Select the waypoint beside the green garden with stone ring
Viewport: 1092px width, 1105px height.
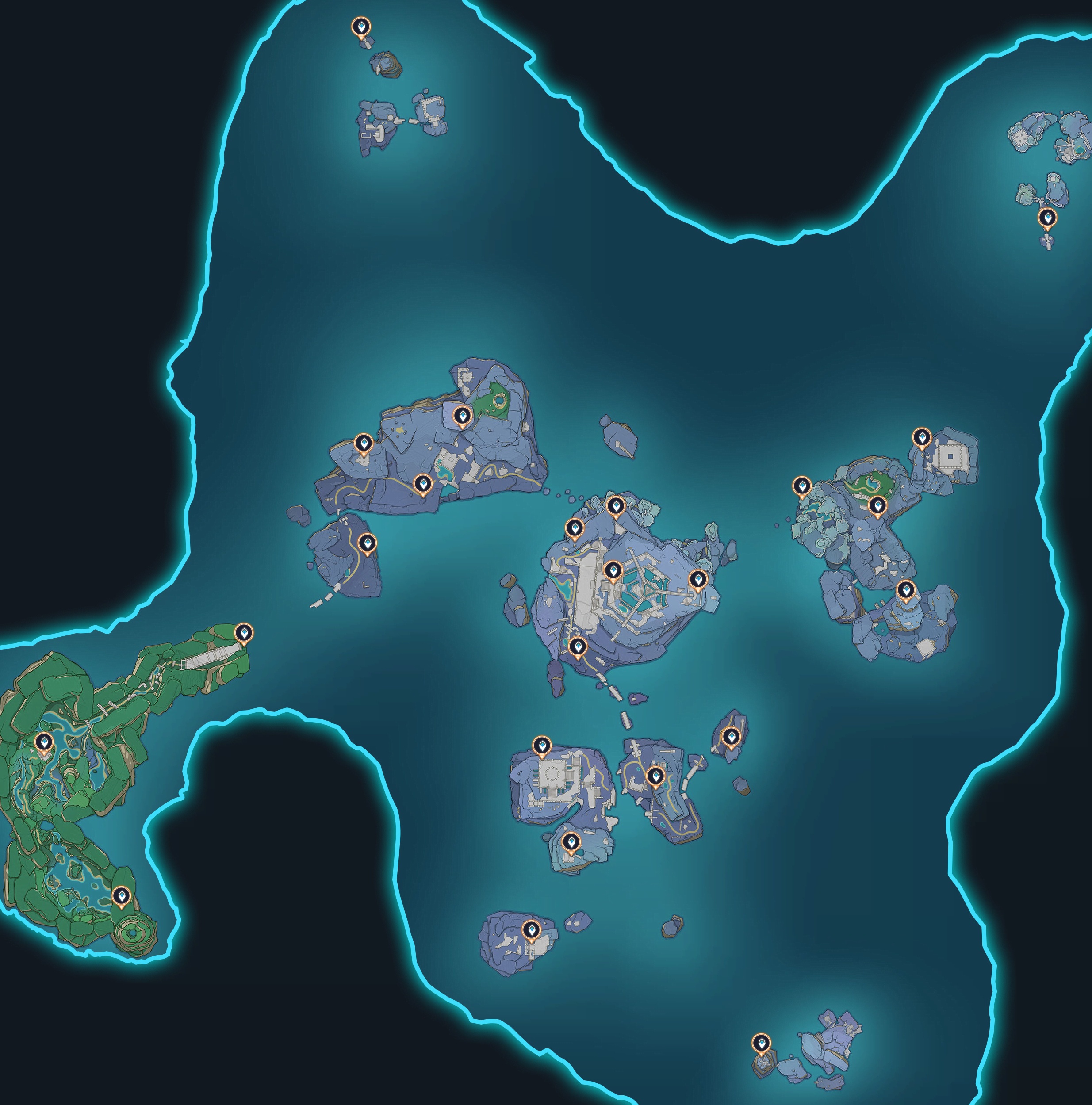(462, 416)
